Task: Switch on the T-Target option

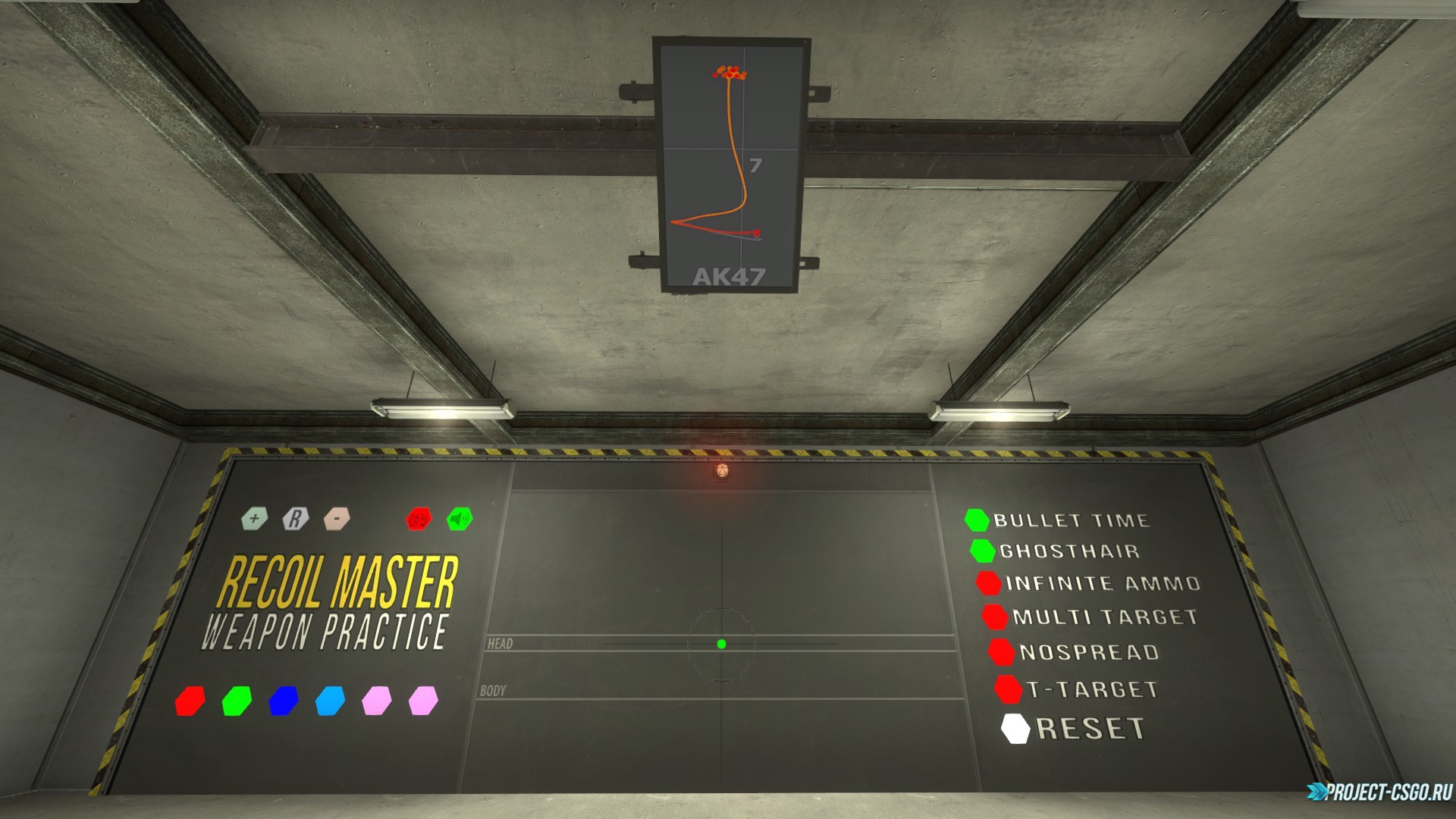Action: coord(1008,689)
